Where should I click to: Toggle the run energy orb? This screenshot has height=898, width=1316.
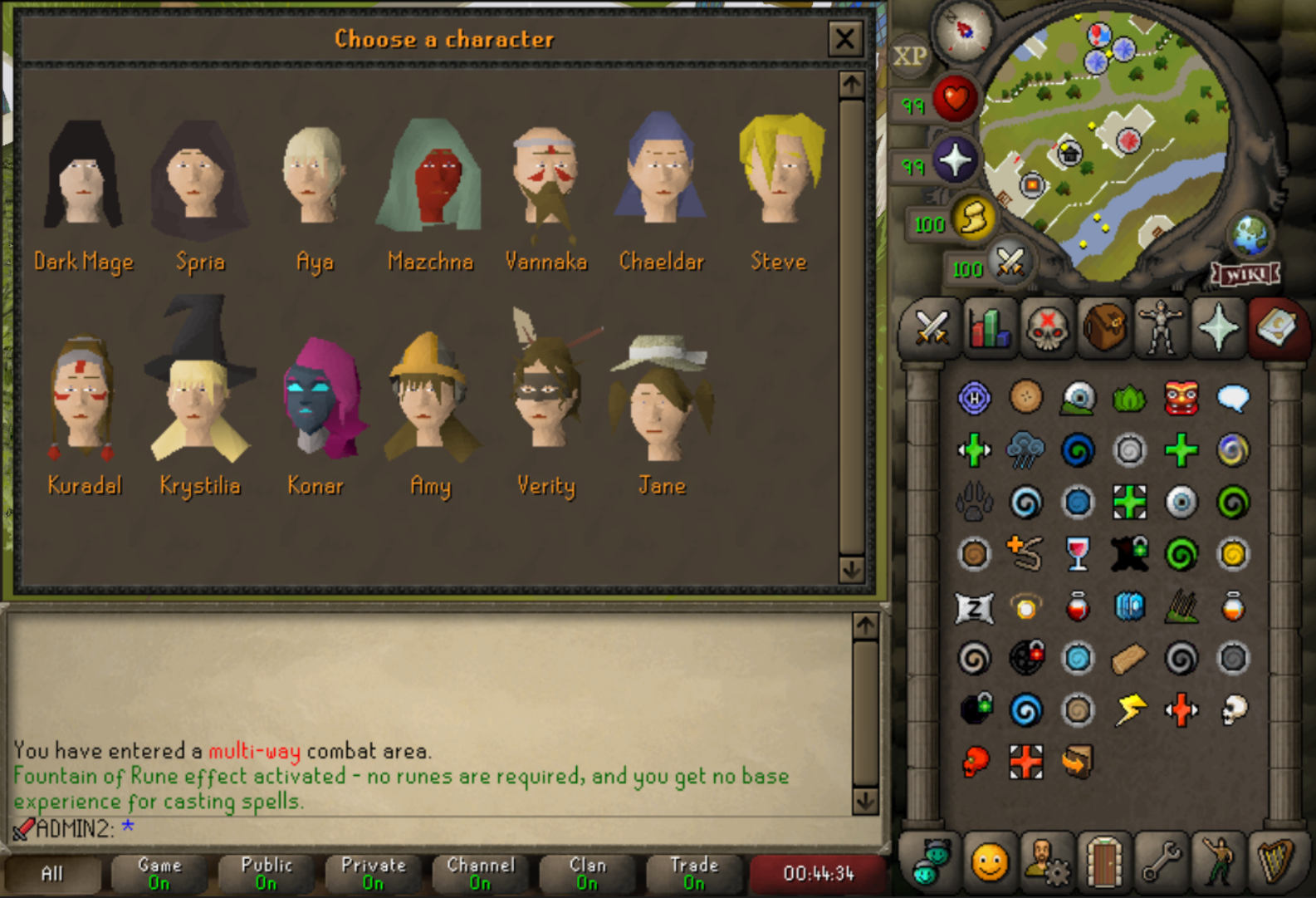(973, 219)
